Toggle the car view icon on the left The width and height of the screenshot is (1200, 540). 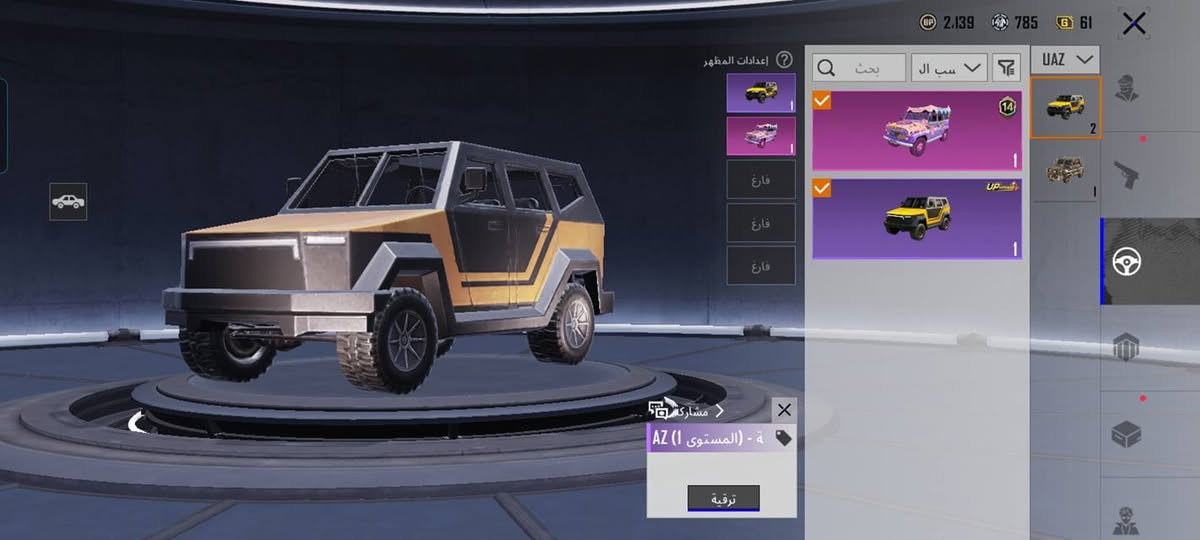[x=68, y=202]
